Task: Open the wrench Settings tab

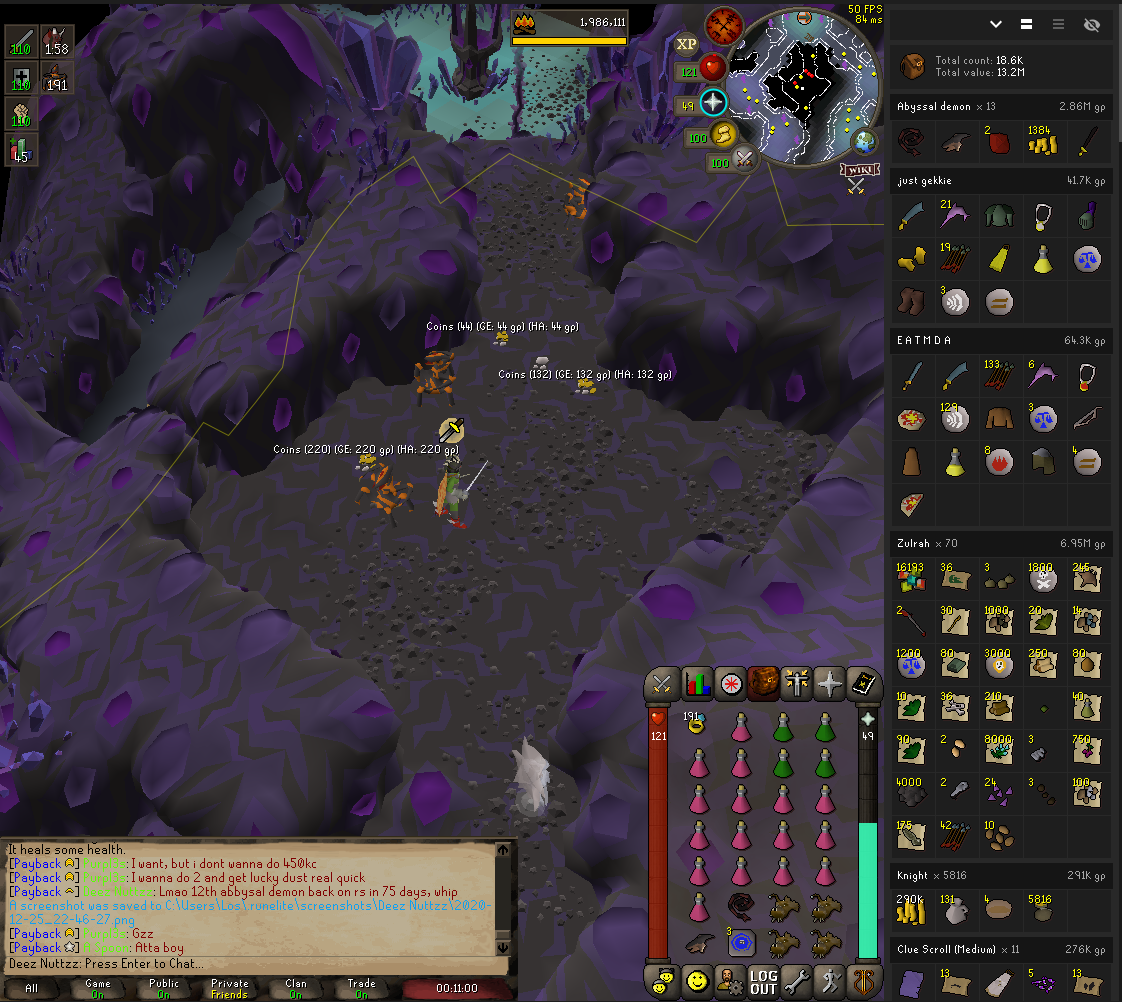Action: 797,981
